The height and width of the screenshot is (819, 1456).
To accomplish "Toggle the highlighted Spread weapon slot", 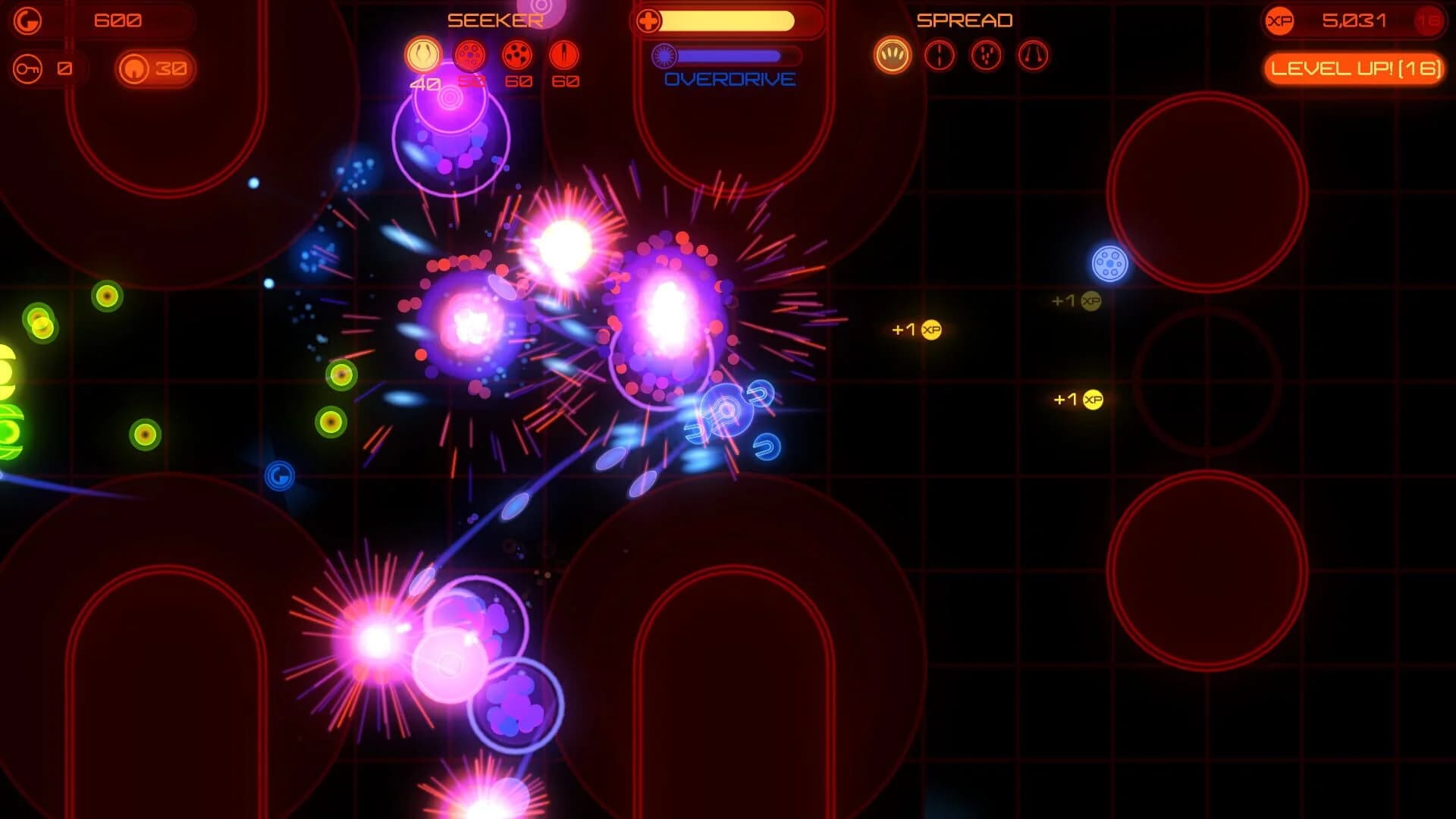I will click(x=893, y=55).
